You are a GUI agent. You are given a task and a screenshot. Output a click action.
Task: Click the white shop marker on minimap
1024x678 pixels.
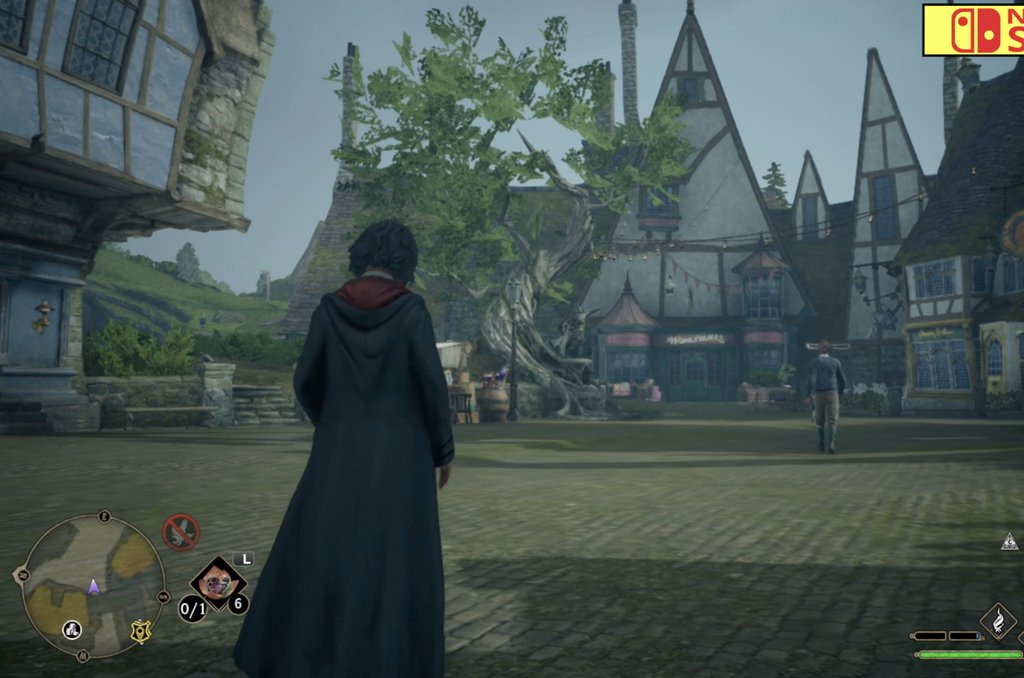72,629
